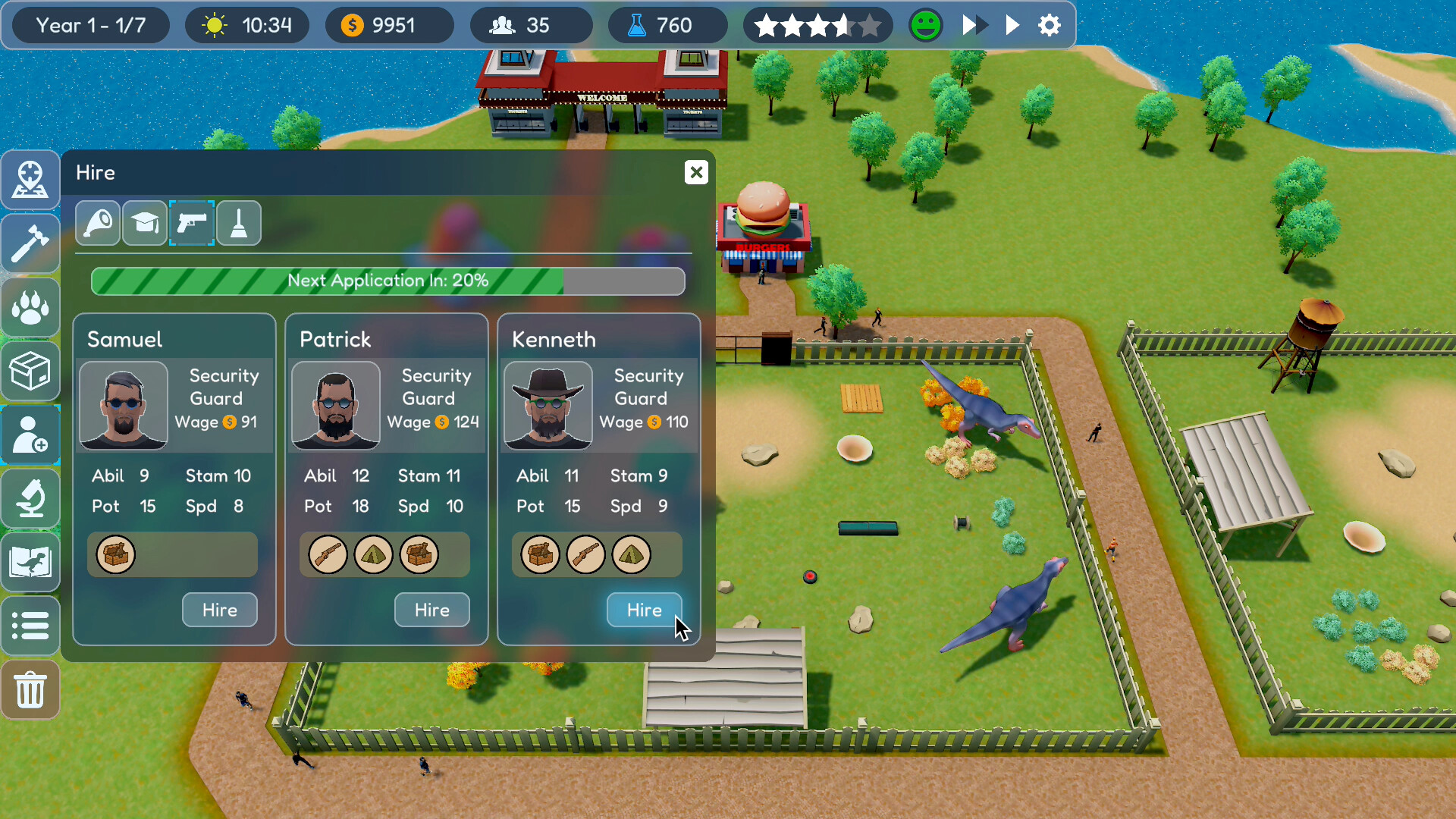Screen dimensions: 1456x819
Task: Switch to the Hire panel title area
Action: (x=96, y=172)
